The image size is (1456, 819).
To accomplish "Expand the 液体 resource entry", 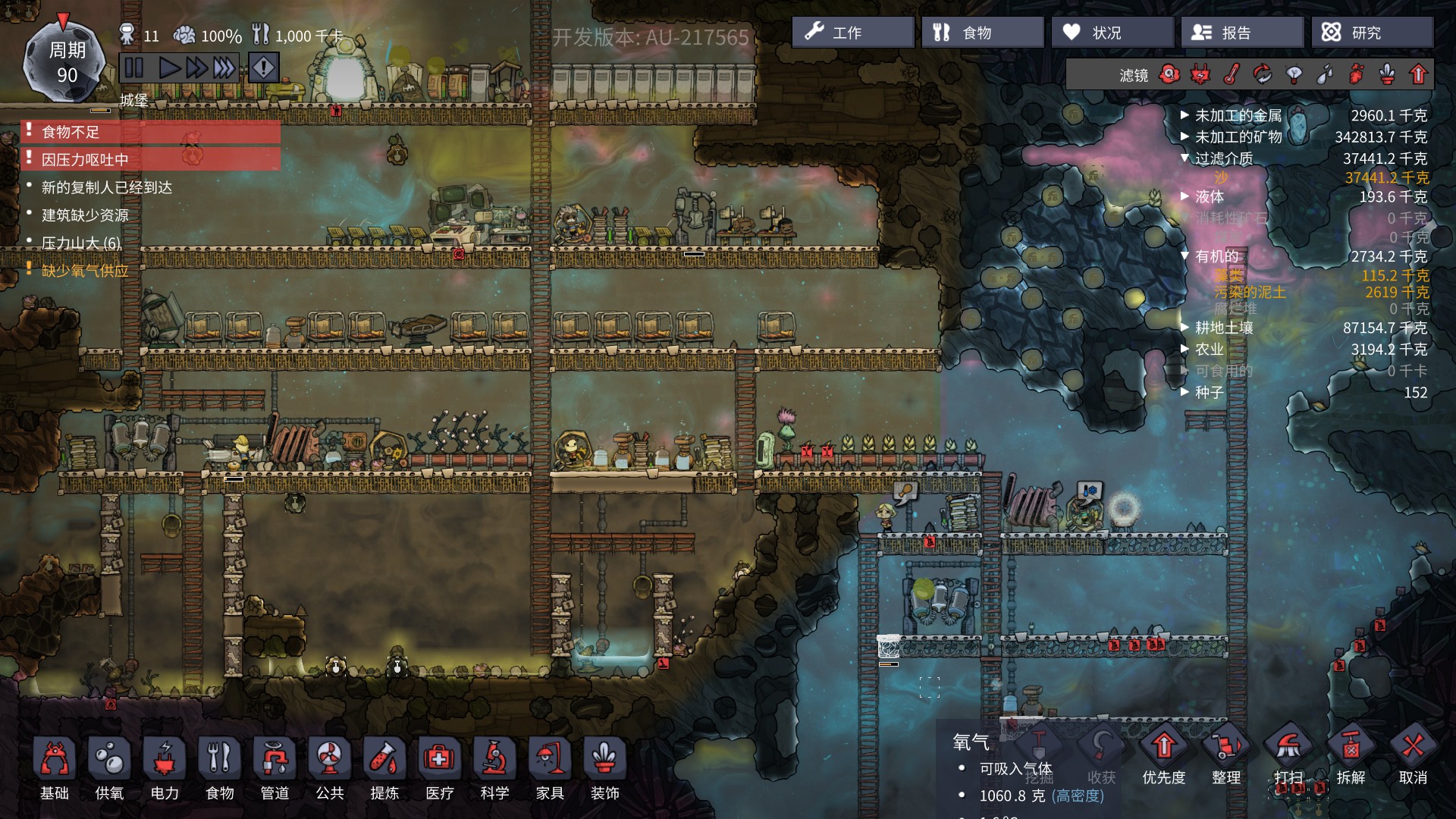I will [x=1185, y=196].
